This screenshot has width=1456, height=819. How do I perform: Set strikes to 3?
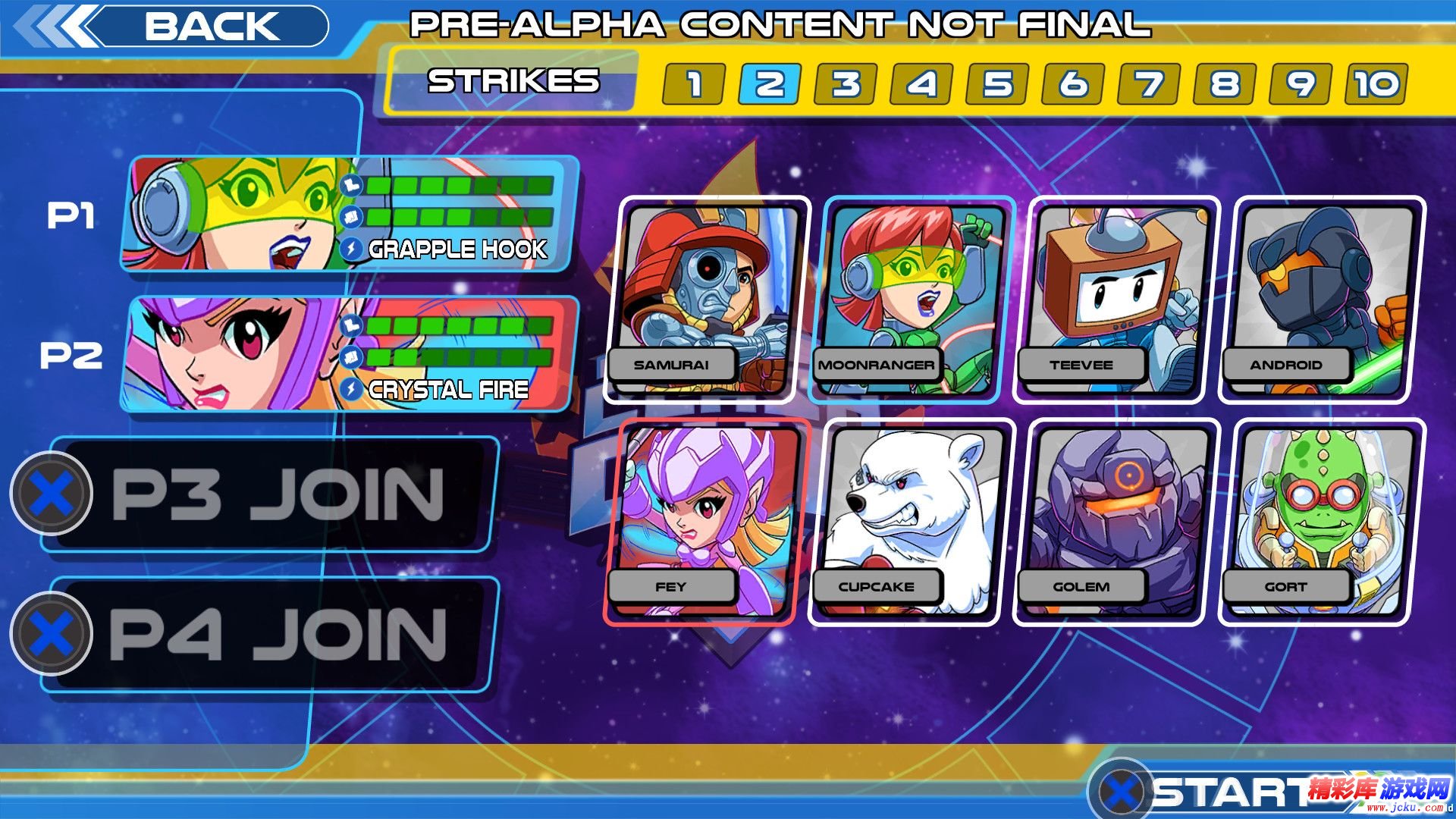[845, 83]
